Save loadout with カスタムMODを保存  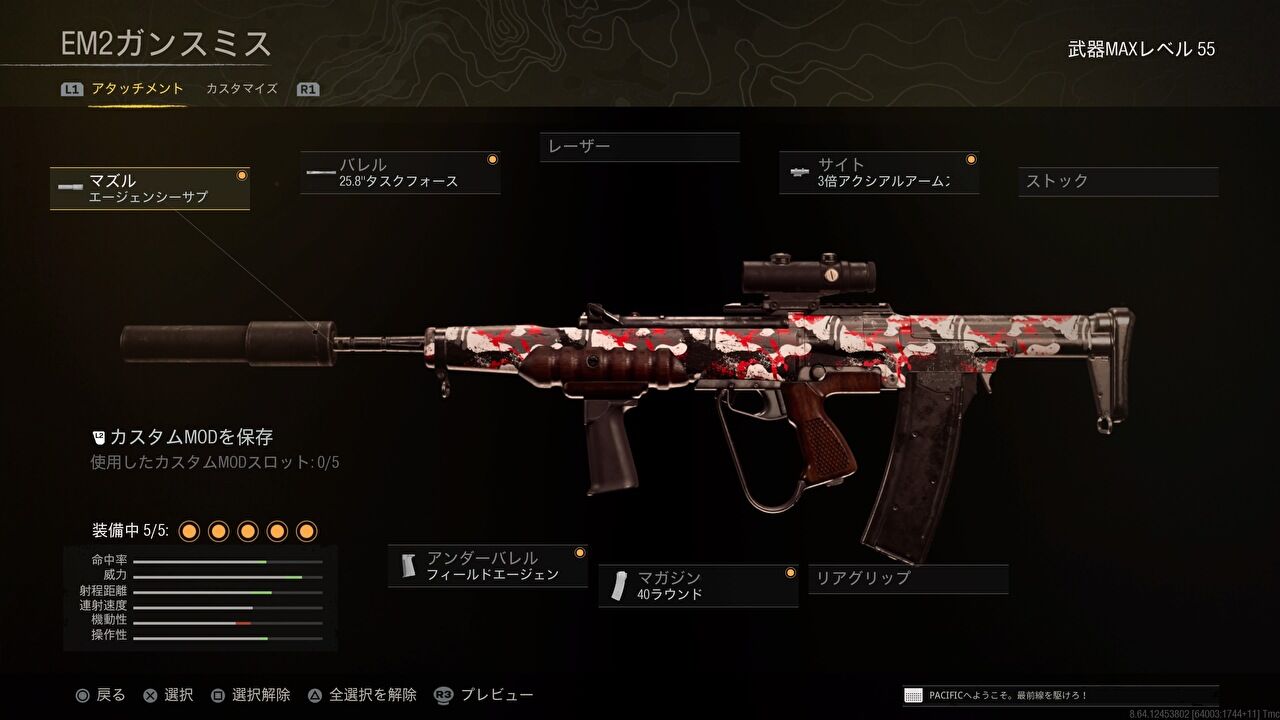tap(190, 436)
